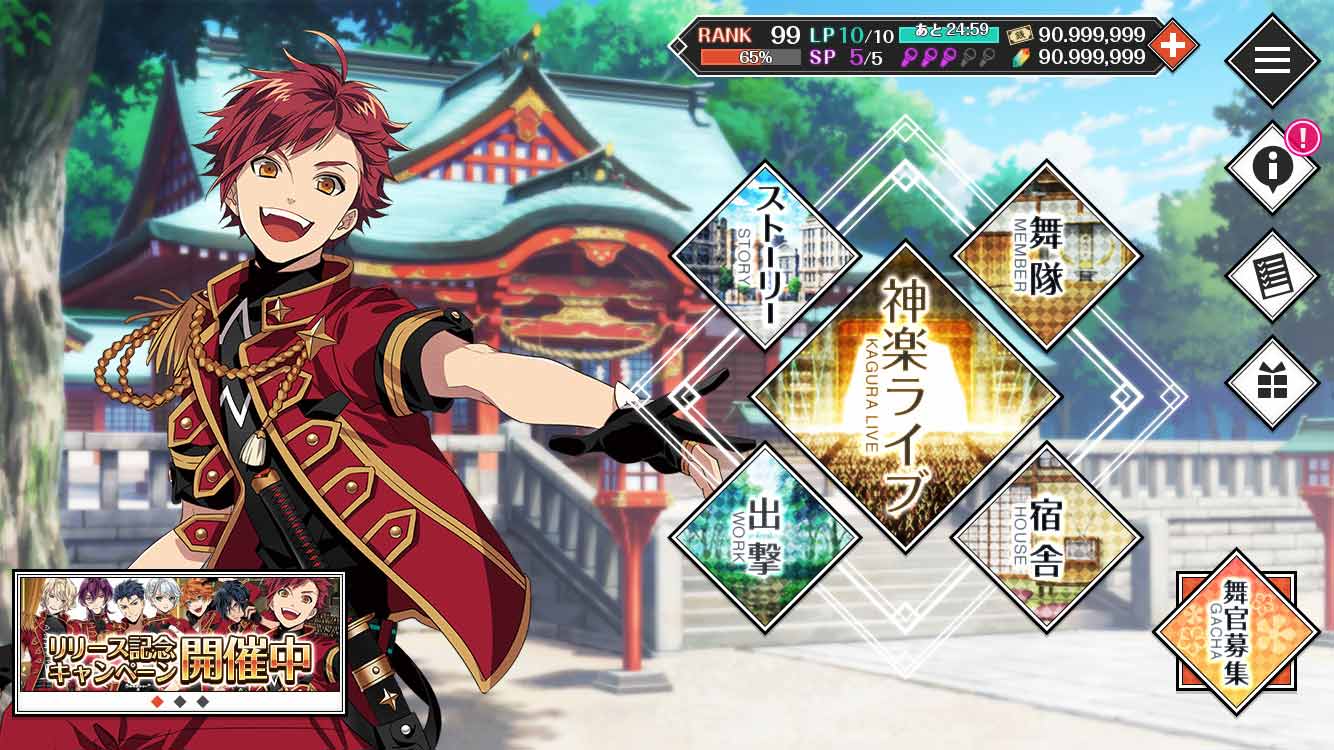Enter the Work sortie menu
The width and height of the screenshot is (1334, 750).
click(x=765, y=537)
